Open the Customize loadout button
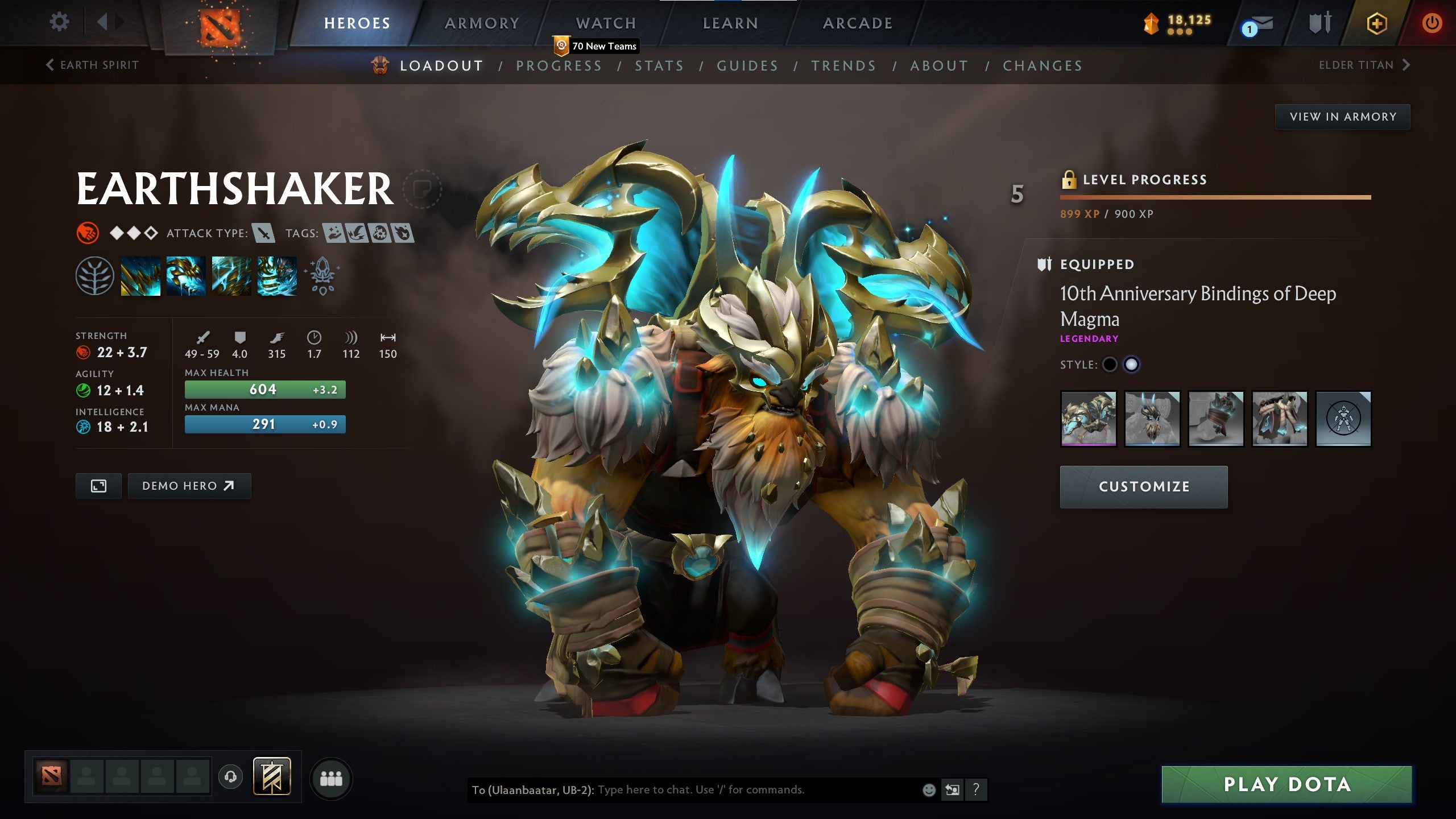 pos(1144,487)
